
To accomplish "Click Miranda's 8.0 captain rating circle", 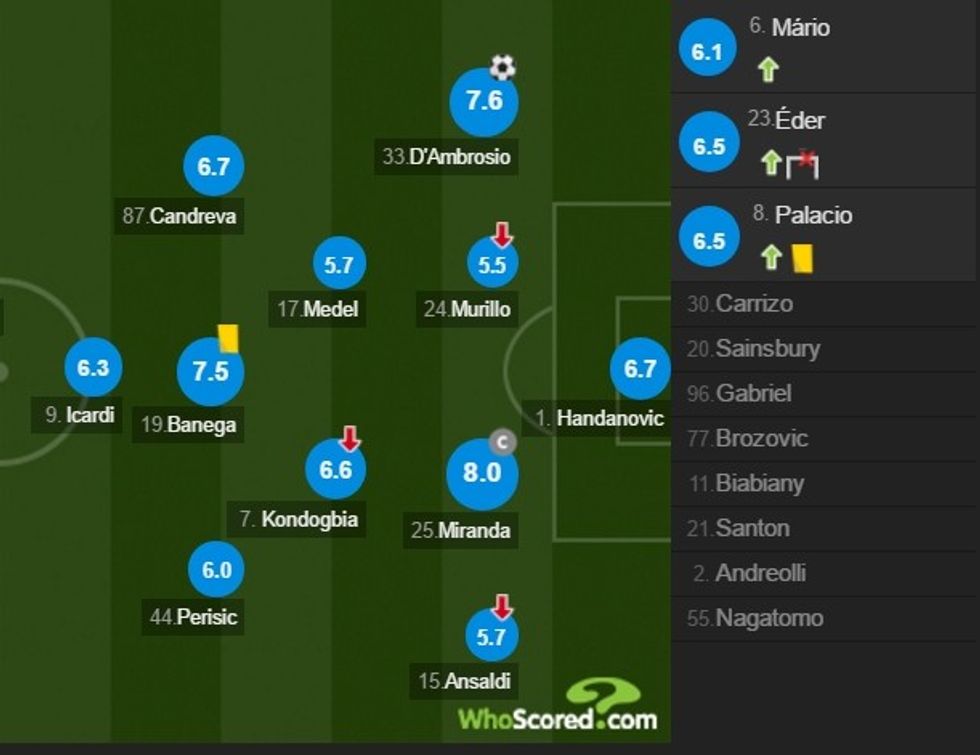I will click(482, 472).
